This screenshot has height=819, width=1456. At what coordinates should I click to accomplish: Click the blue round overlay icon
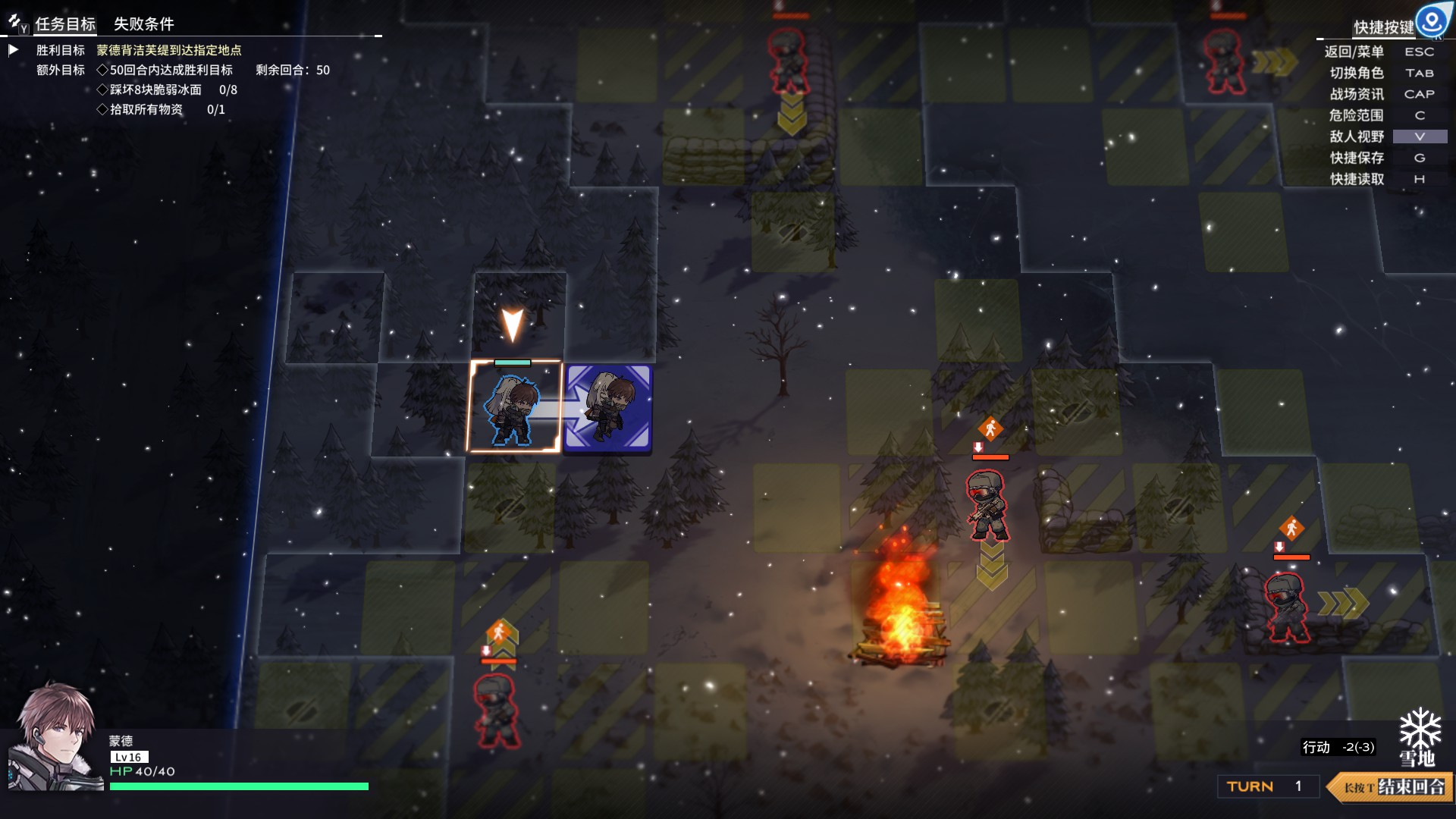coord(1432,20)
